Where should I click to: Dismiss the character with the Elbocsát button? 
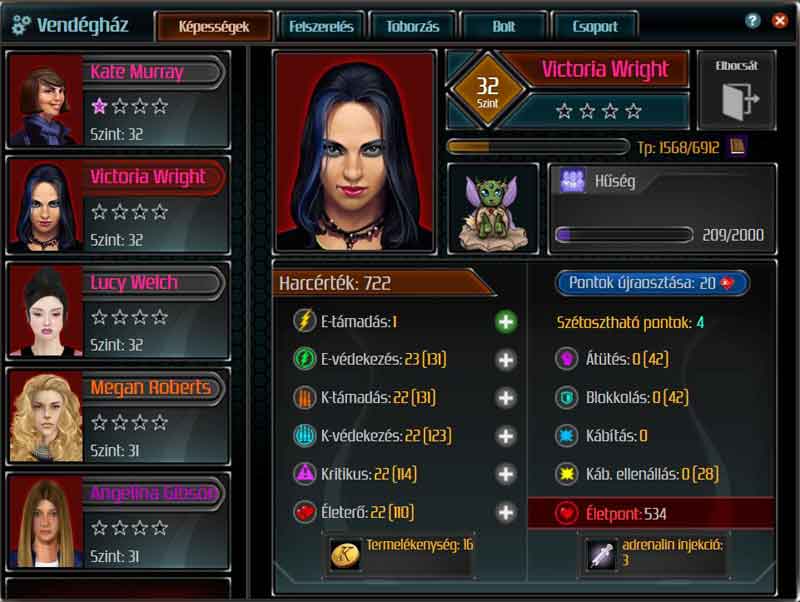pyautogui.click(x=736, y=93)
